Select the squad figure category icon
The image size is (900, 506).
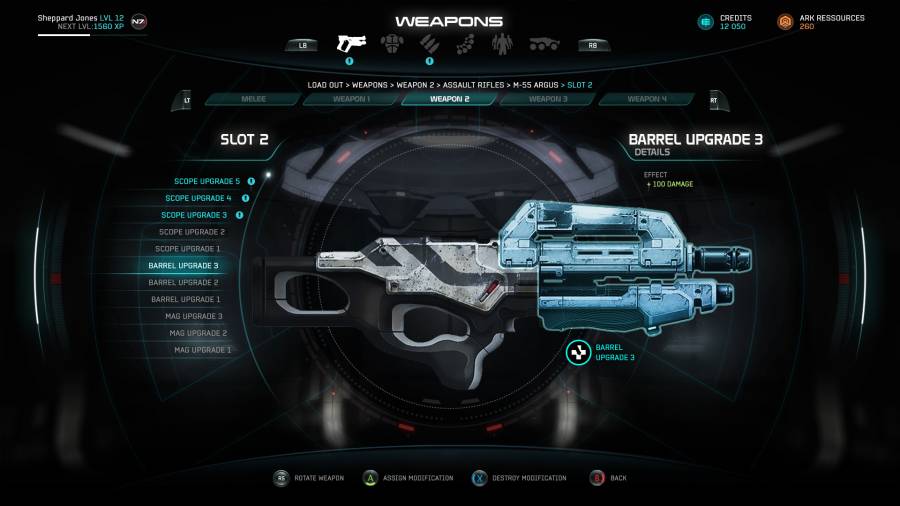click(x=503, y=44)
